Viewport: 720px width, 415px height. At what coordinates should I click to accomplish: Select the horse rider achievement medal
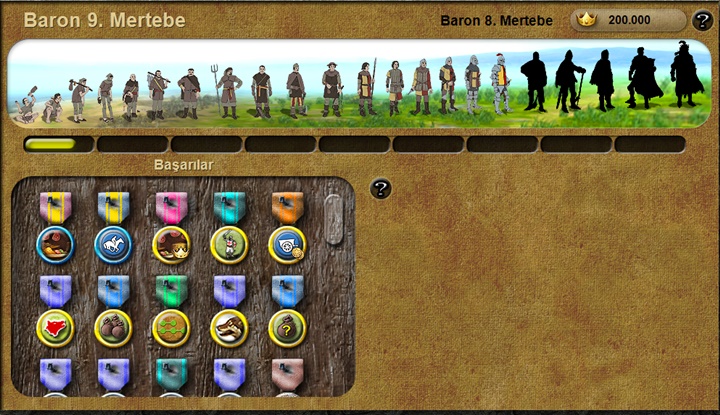point(113,244)
